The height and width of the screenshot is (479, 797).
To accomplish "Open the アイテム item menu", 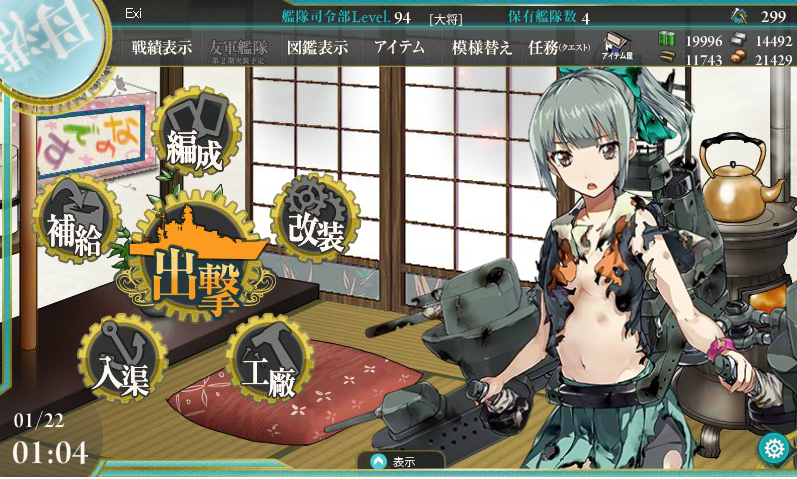I will pos(399,47).
